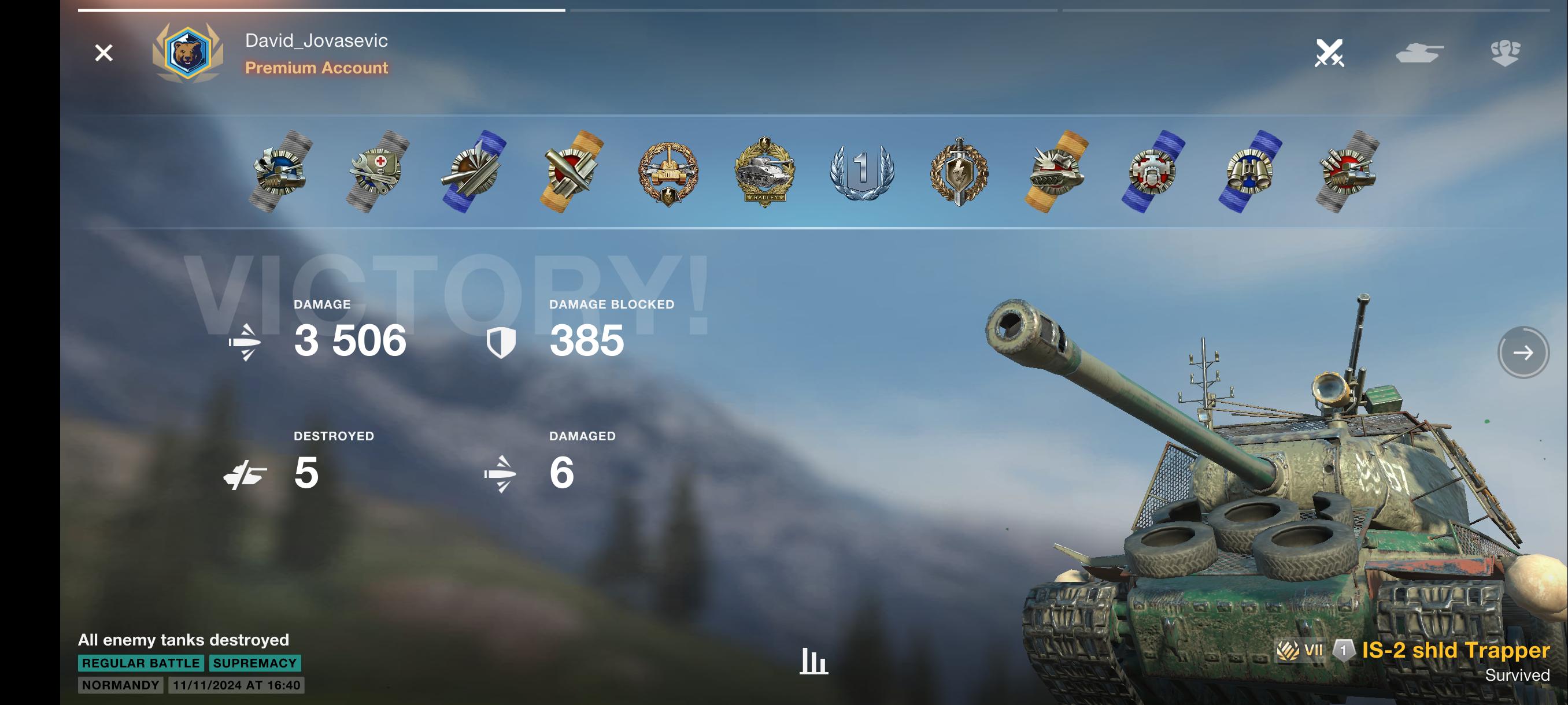Click the David_Jovasevic player name
Screen dimensions: 1568x705
[316, 41]
